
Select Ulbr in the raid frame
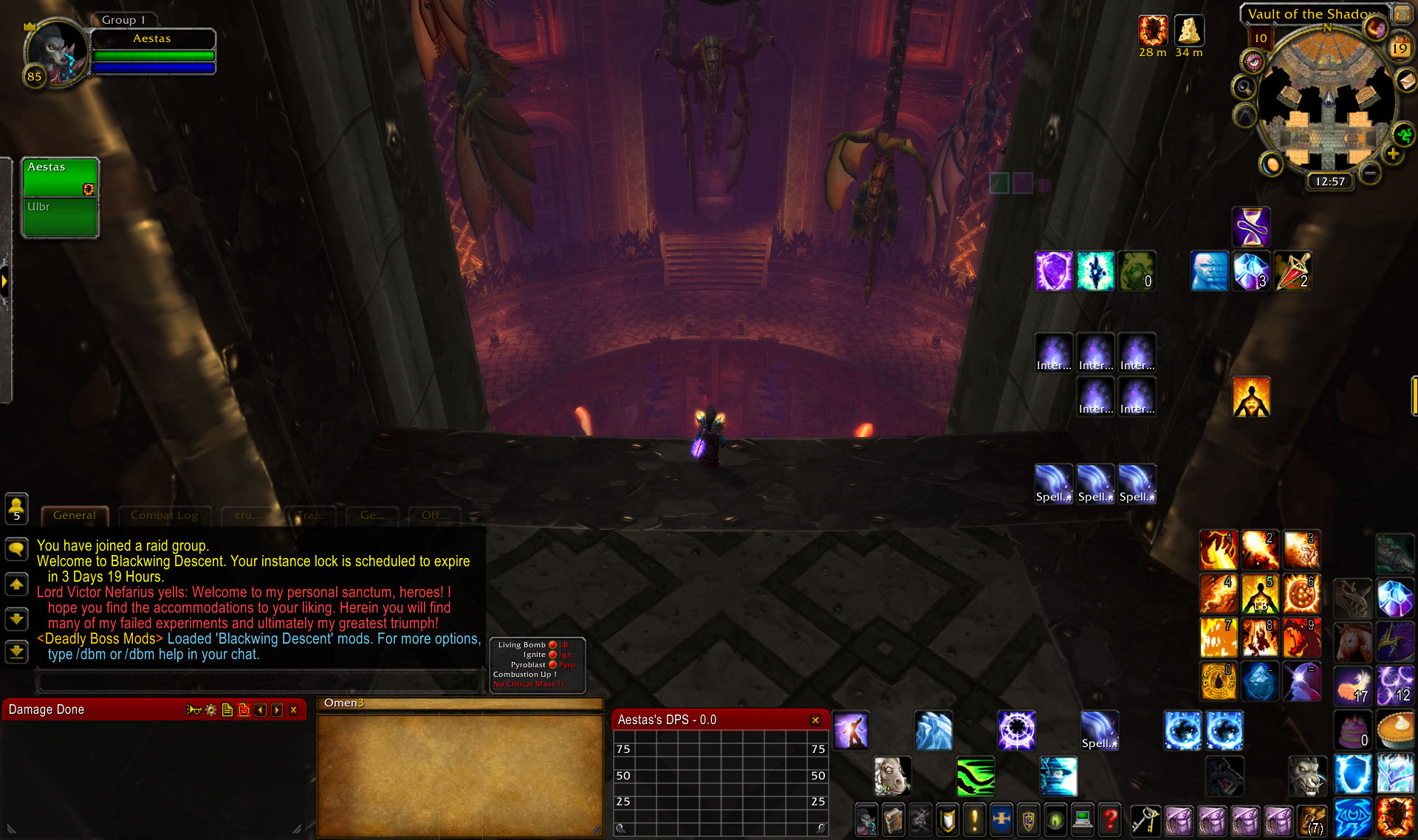[61, 217]
